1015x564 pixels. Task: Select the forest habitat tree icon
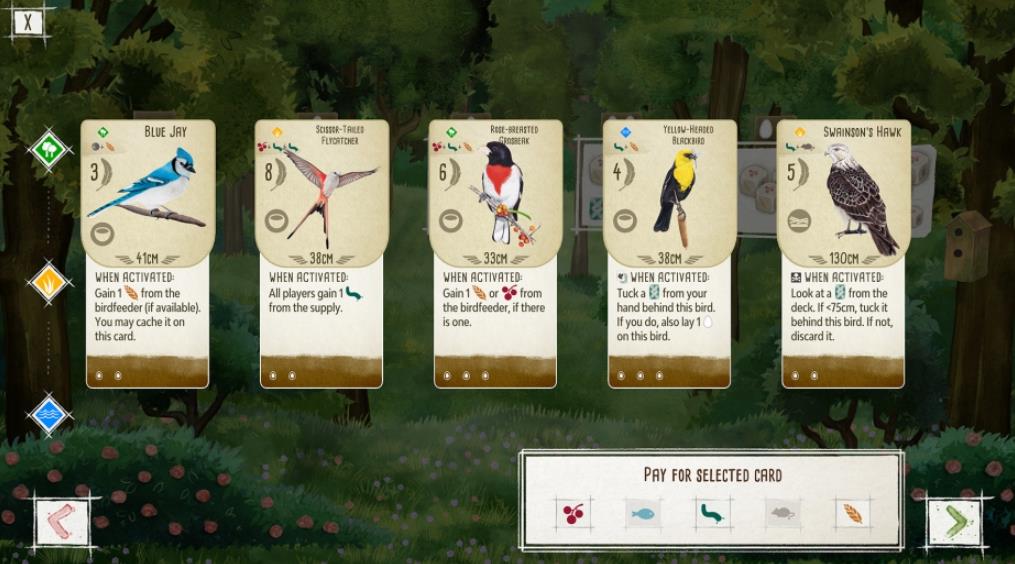click(48, 151)
